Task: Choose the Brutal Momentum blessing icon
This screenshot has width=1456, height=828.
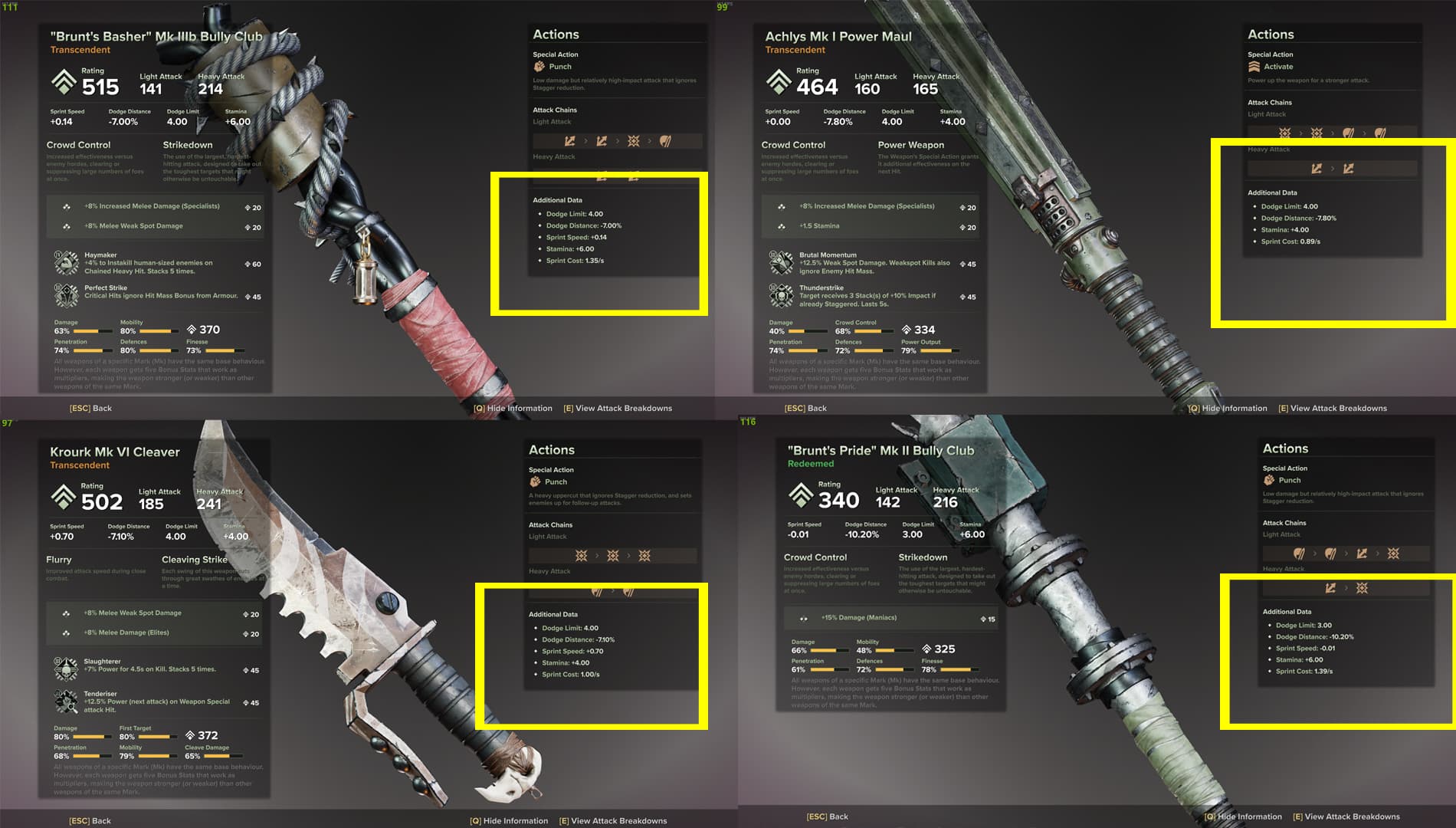Action: tap(781, 263)
